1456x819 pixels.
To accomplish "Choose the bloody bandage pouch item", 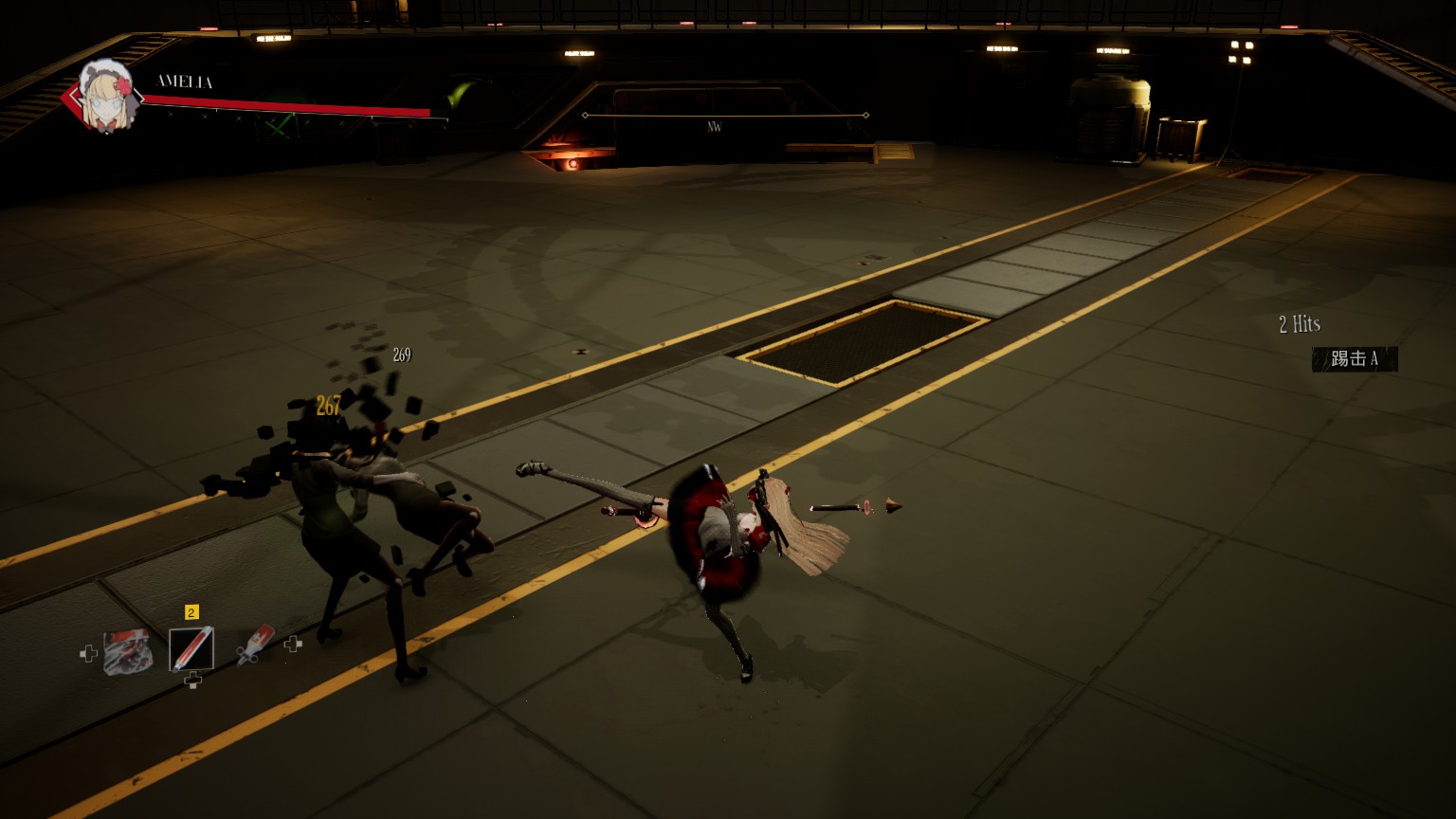I will (128, 651).
